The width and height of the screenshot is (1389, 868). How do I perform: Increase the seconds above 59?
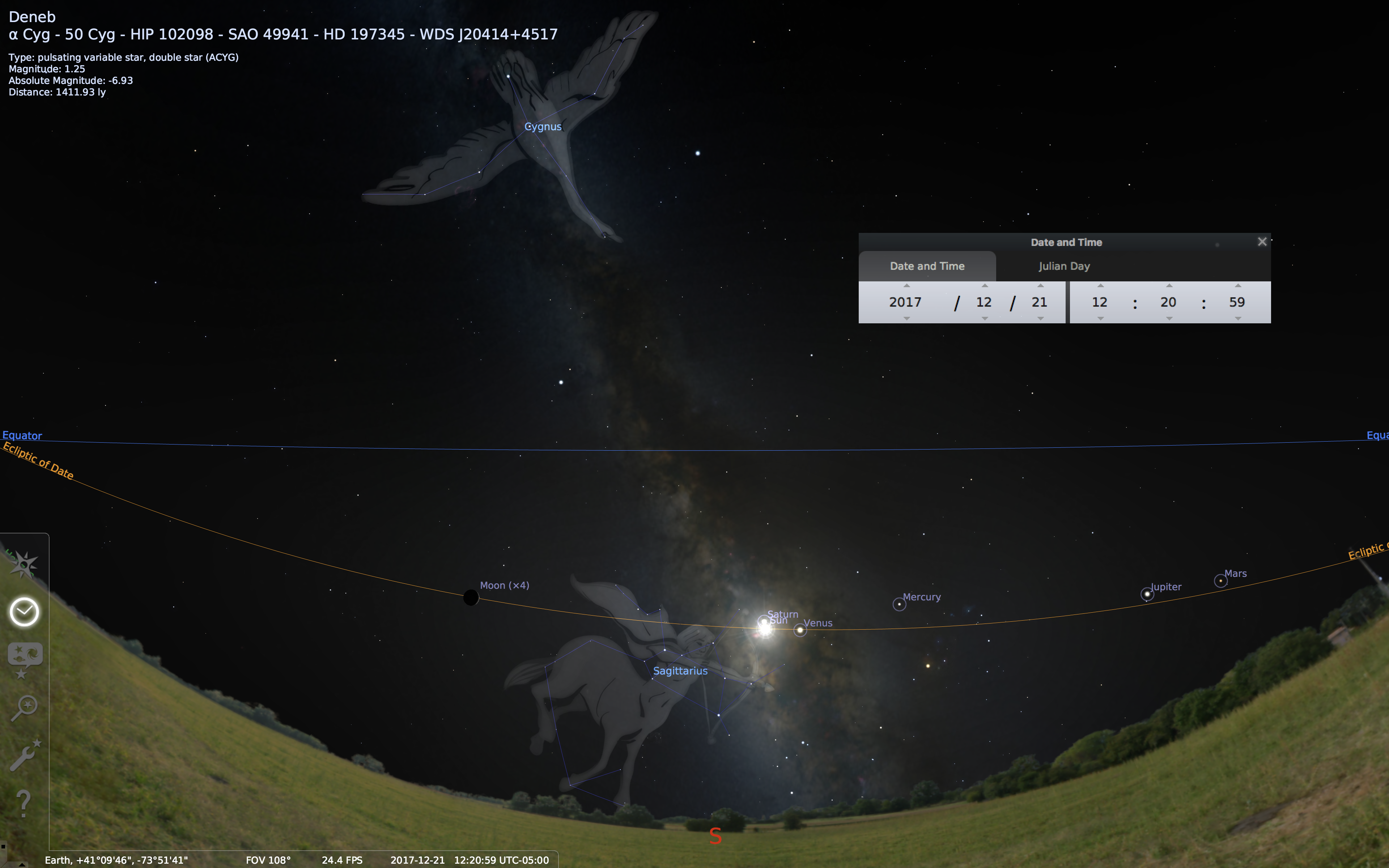[1237, 286]
